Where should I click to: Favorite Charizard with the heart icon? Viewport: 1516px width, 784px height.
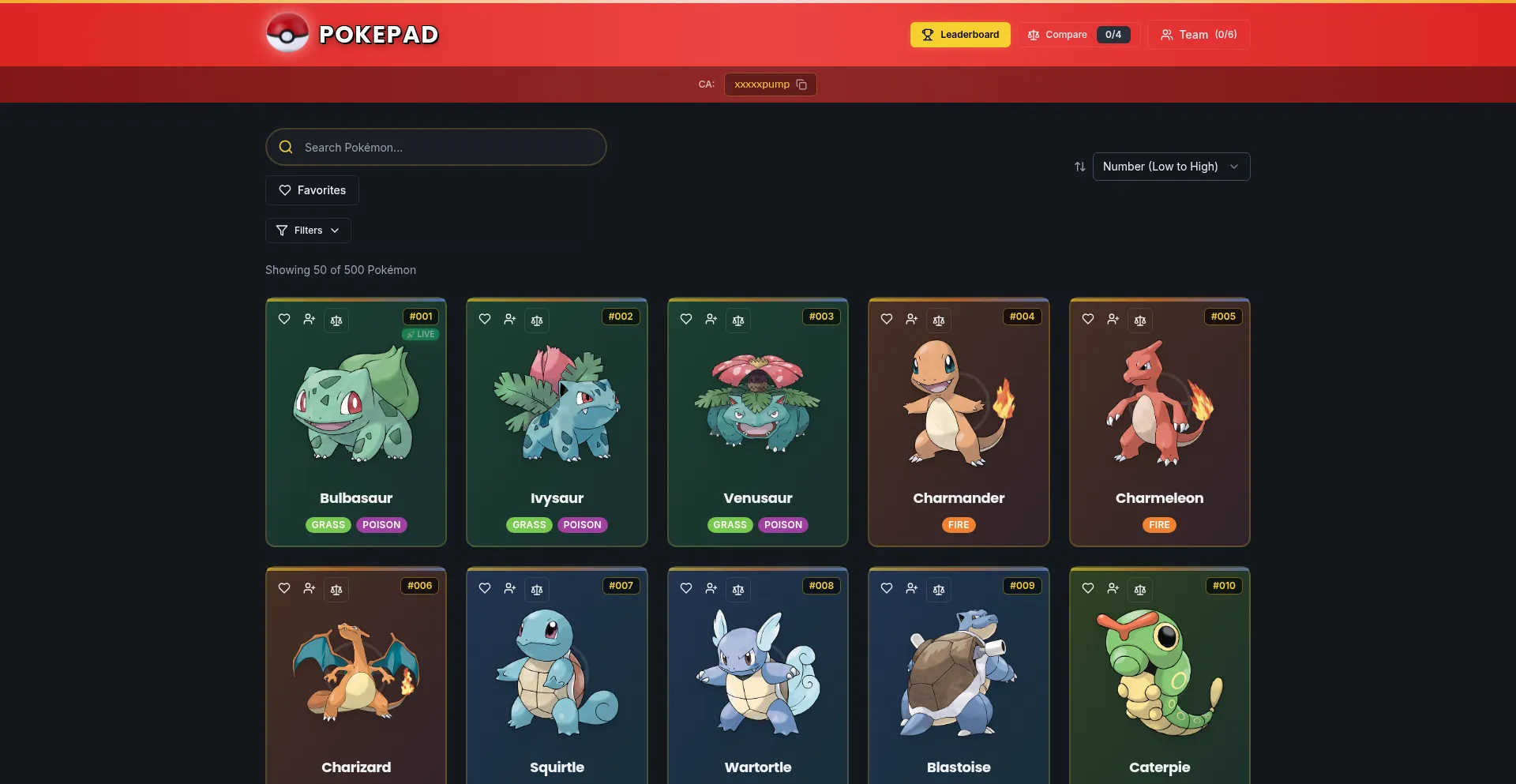coord(284,588)
